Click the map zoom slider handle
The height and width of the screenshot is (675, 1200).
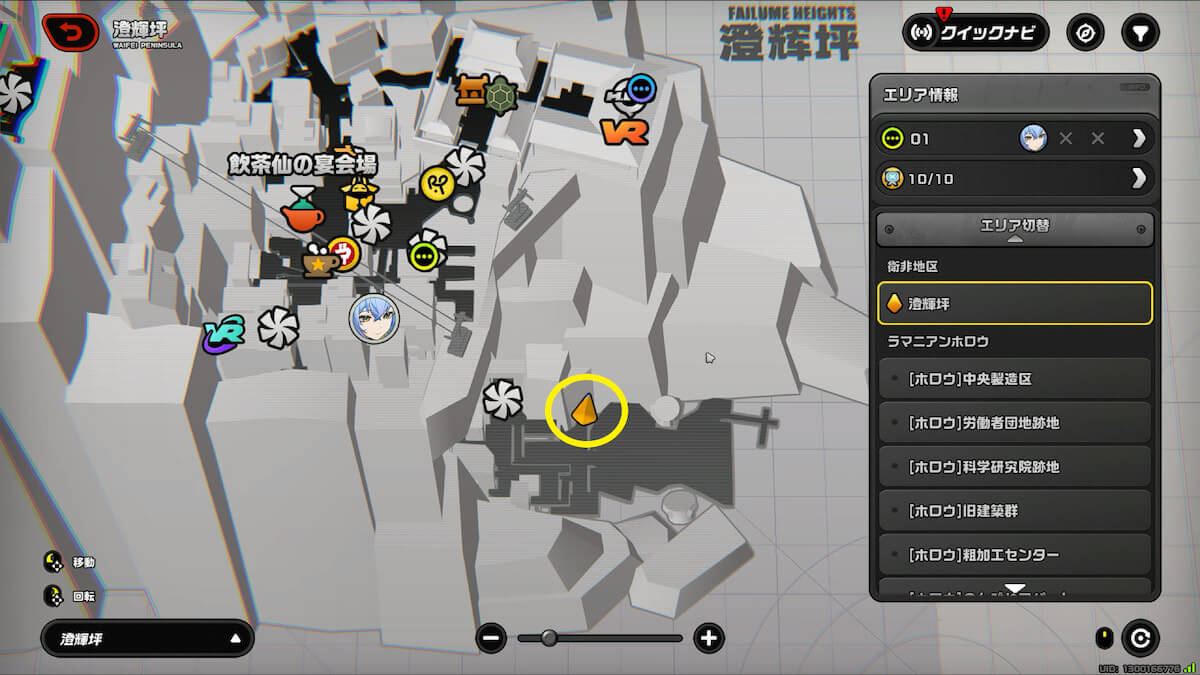coord(549,638)
